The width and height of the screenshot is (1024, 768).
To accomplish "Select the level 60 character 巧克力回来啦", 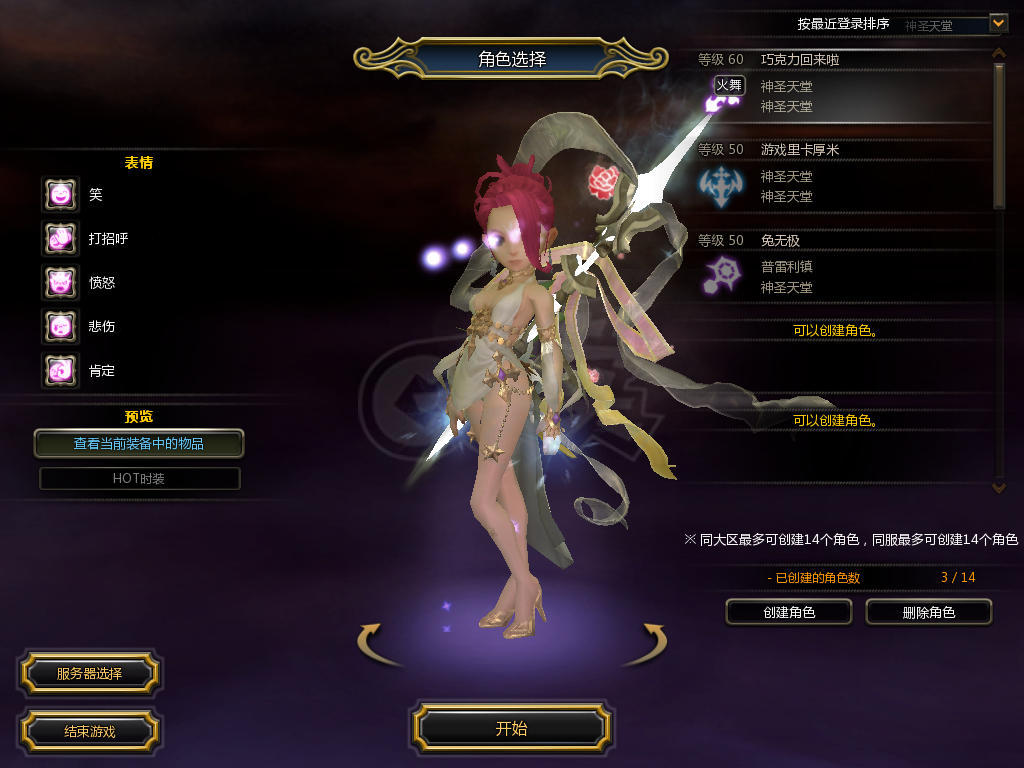I will (840, 87).
